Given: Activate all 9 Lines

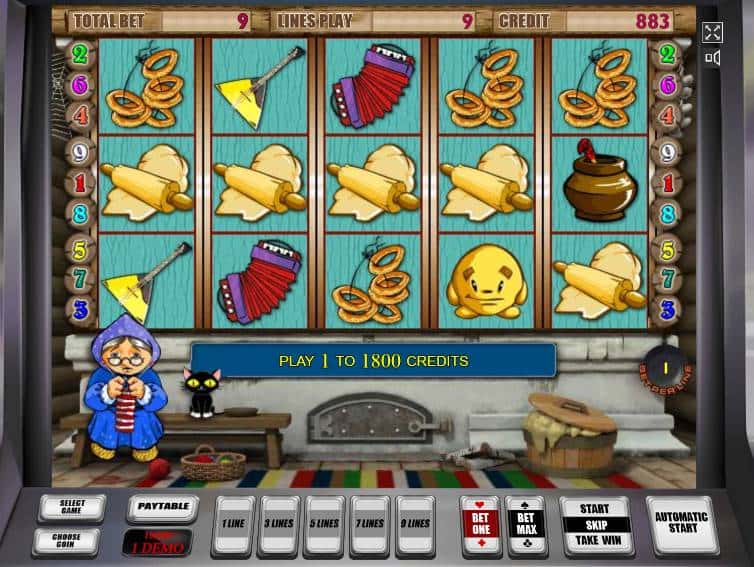Looking at the screenshot, I should [415, 525].
